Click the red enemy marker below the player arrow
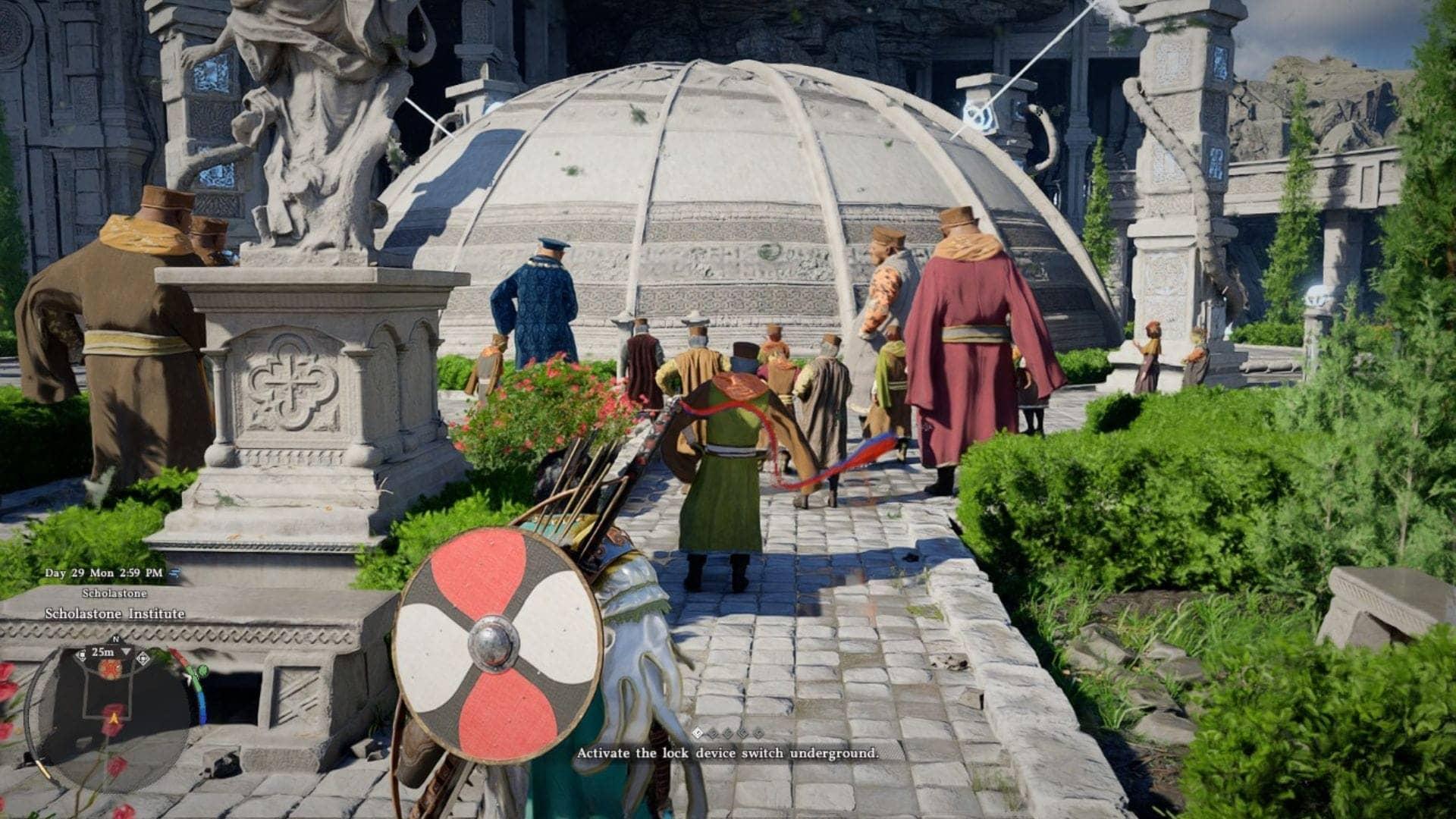The image size is (1456, 819). pos(112,730)
